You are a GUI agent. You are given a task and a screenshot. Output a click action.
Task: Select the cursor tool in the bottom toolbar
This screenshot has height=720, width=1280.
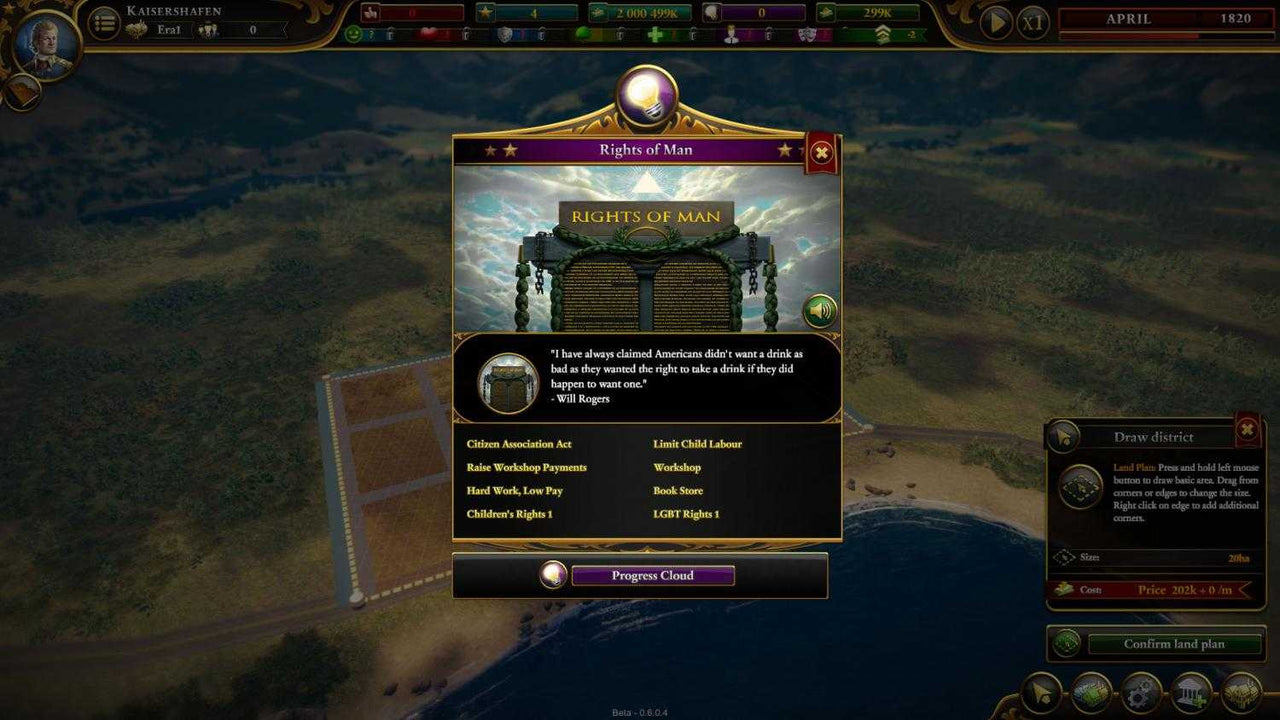click(x=1040, y=693)
